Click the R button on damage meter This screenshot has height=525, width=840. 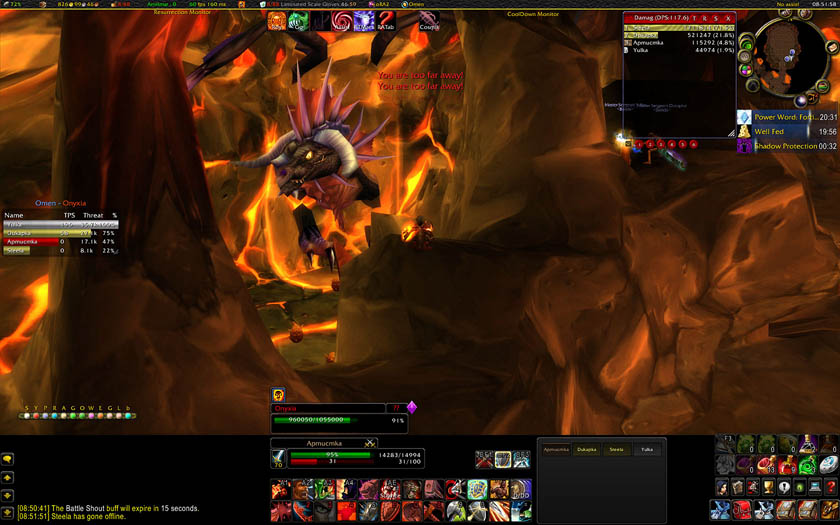click(704, 18)
